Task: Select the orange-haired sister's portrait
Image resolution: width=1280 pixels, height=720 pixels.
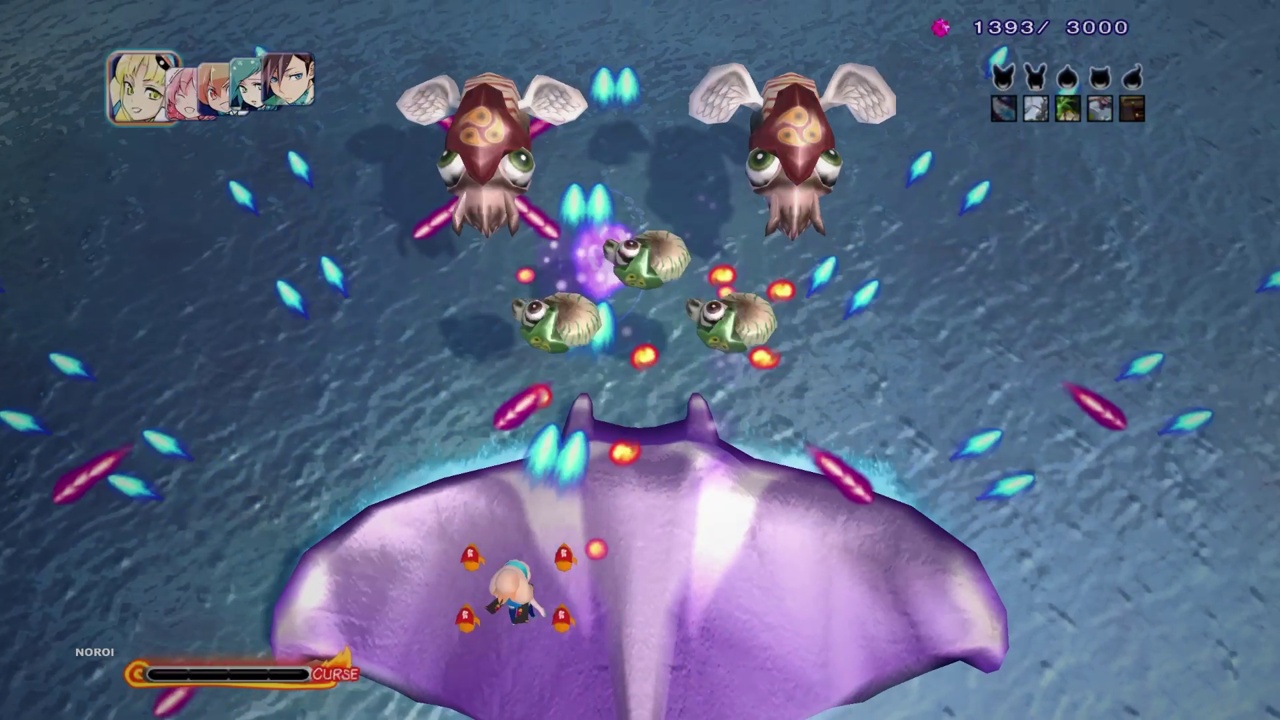Action: (212, 90)
